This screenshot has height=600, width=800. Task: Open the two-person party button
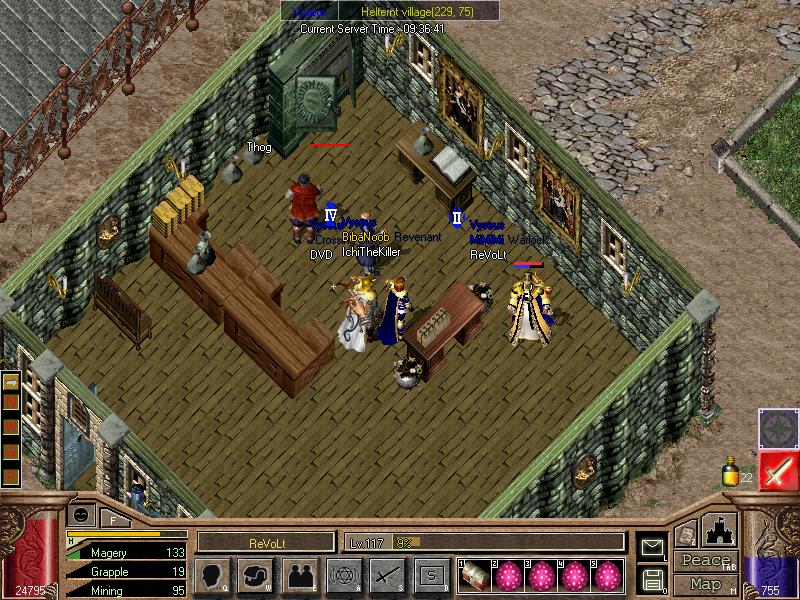pyautogui.click(x=299, y=575)
